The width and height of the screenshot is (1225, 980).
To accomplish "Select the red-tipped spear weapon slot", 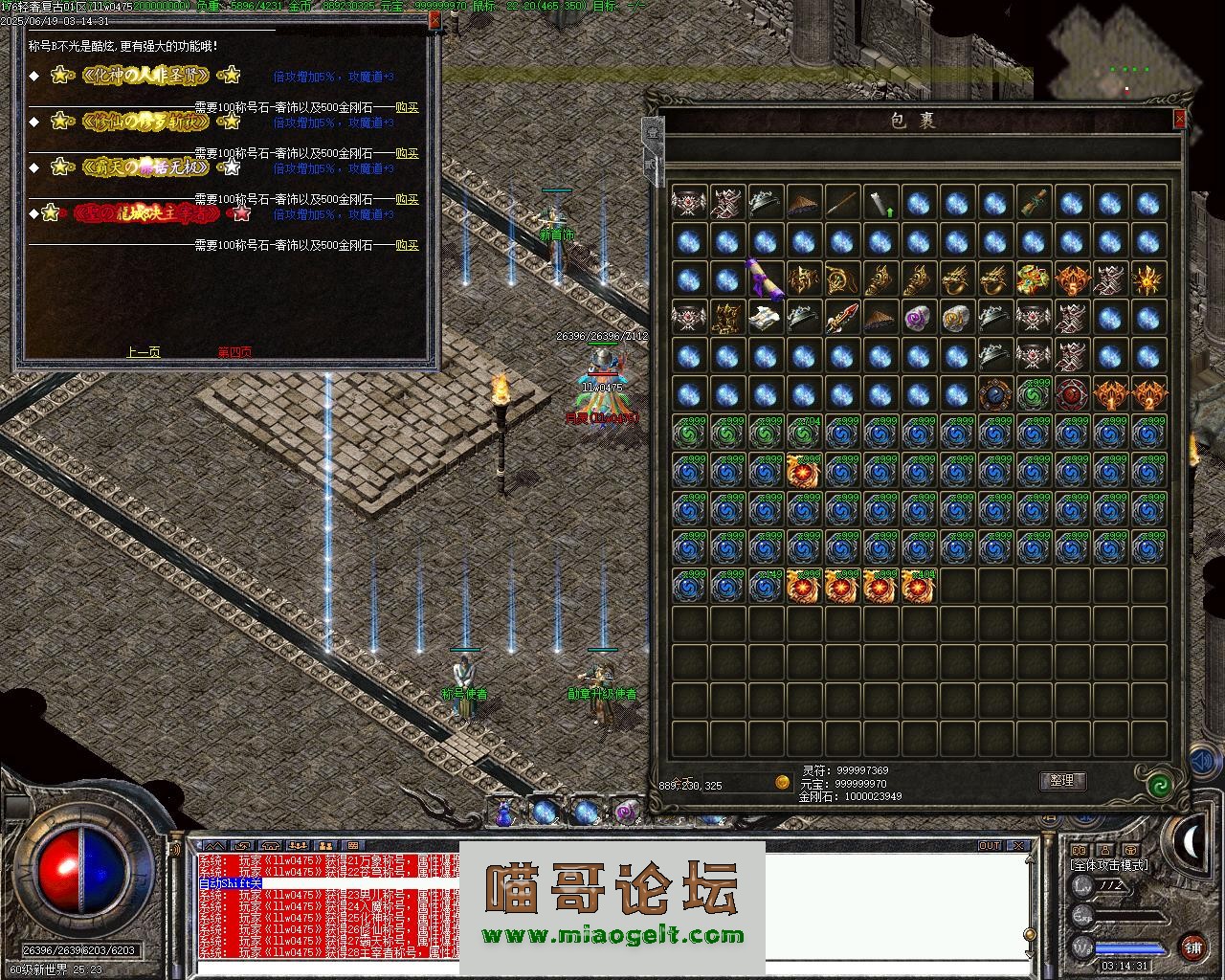I will click(841, 318).
